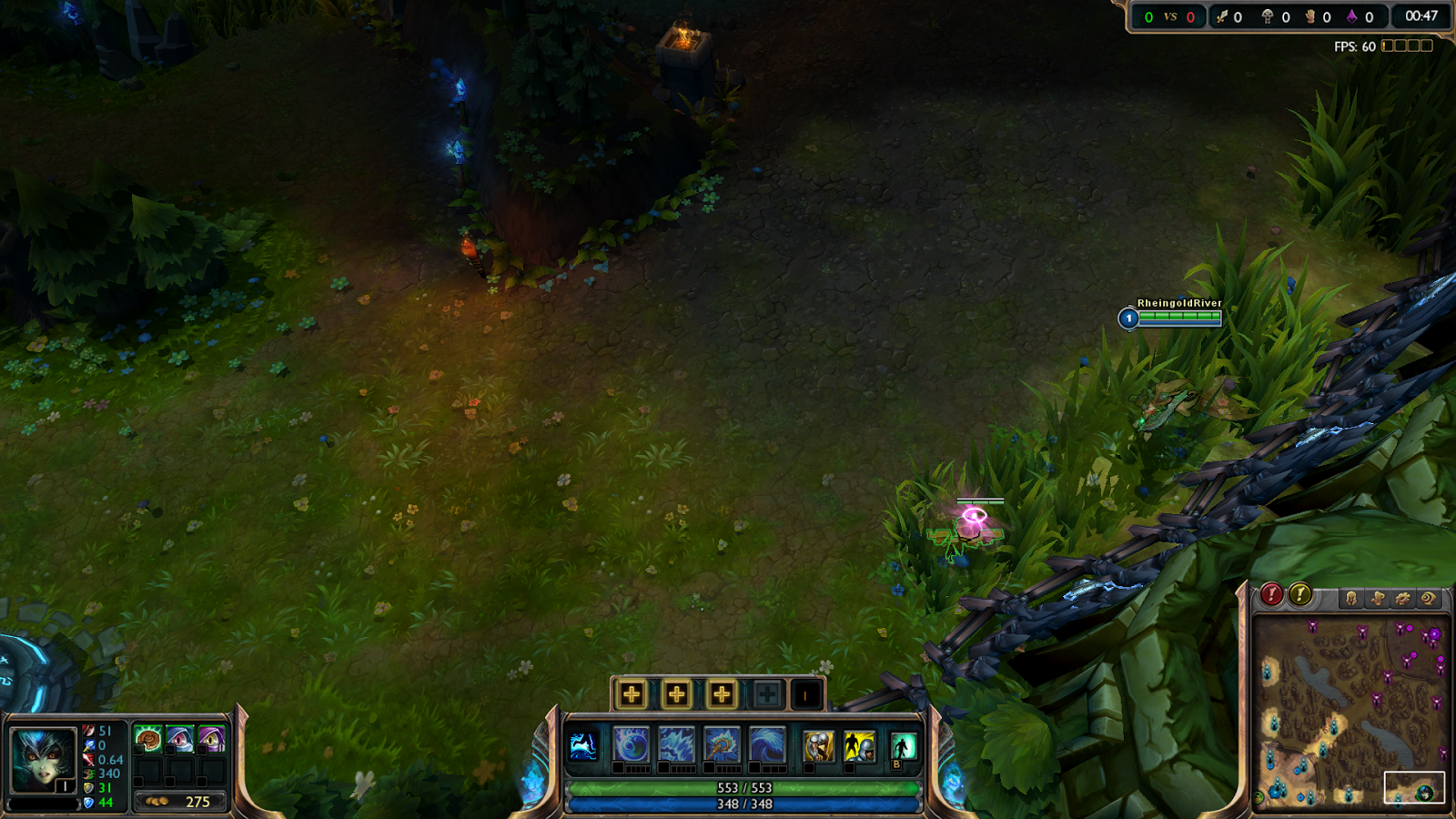Click Nami's passive ability icon
1456x819 pixels.
[x=583, y=746]
